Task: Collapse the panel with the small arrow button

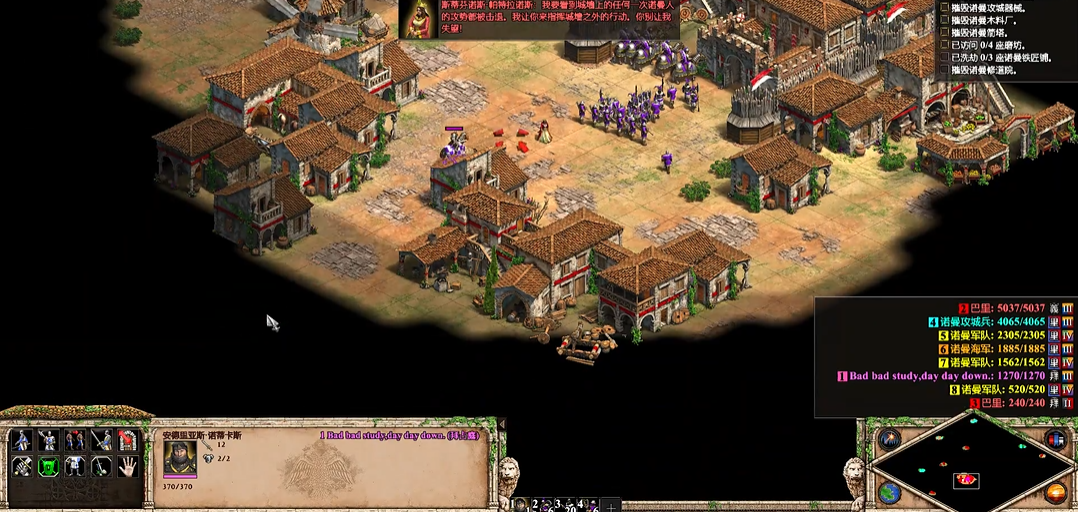Action: click(x=501, y=426)
